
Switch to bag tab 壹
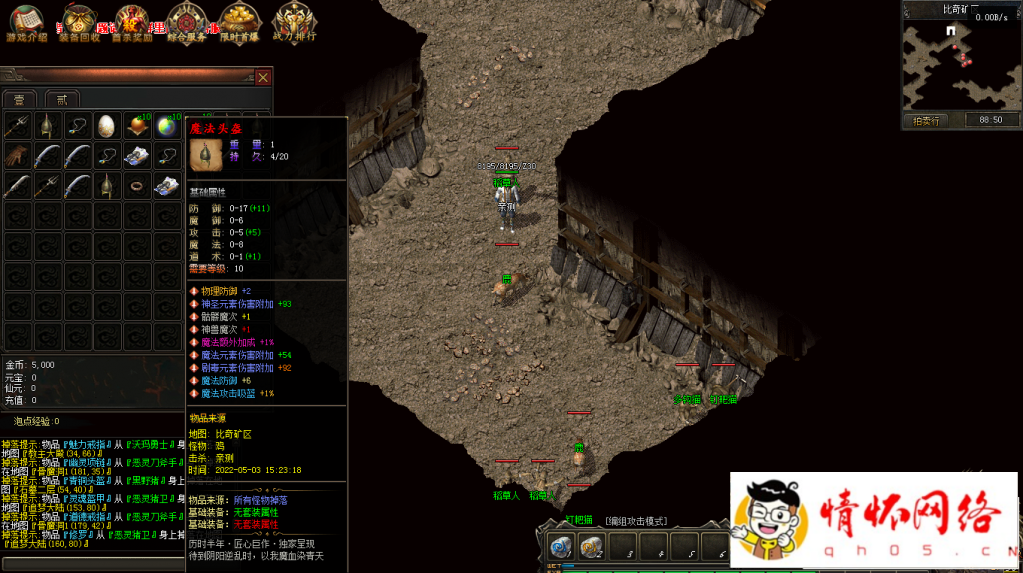point(19,99)
